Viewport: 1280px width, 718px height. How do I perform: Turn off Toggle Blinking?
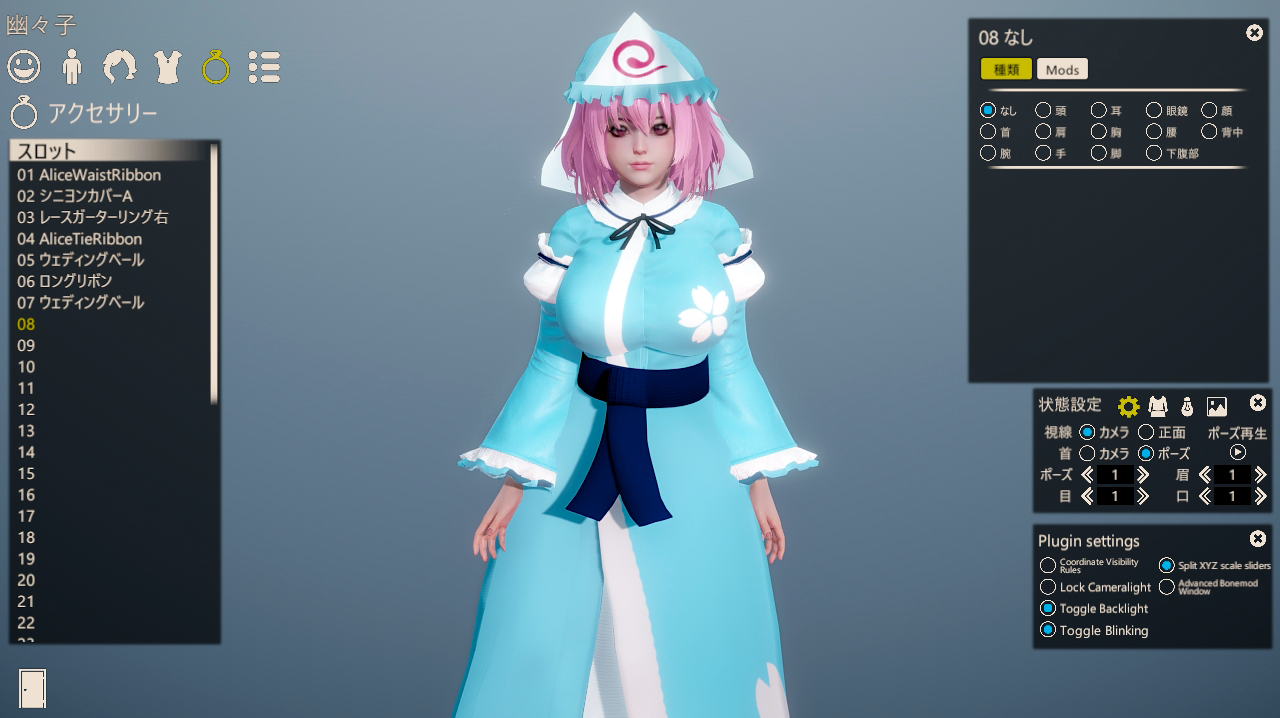click(1048, 630)
